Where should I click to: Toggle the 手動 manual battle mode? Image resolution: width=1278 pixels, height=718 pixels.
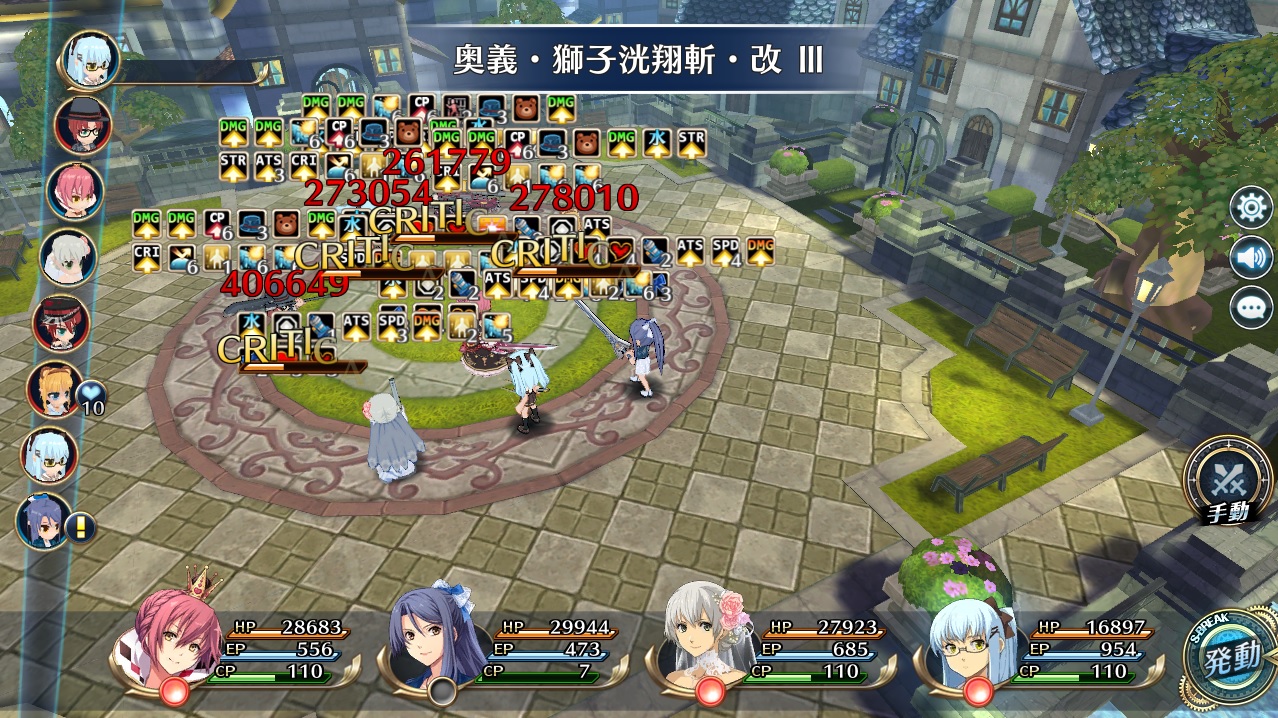pyautogui.click(x=1228, y=483)
